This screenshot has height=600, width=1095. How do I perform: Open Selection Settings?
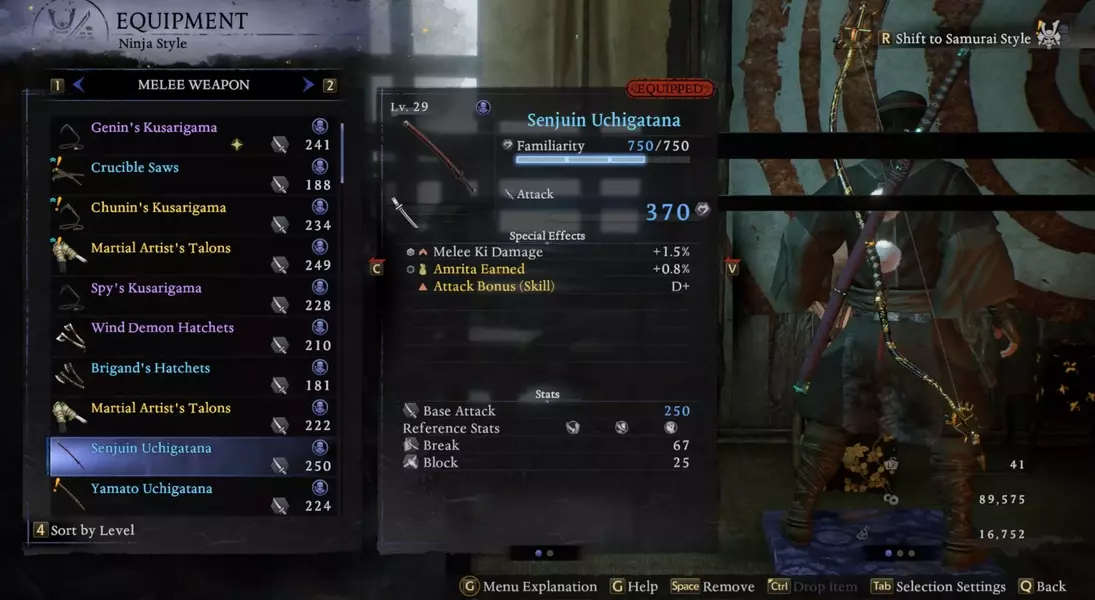(x=938, y=587)
